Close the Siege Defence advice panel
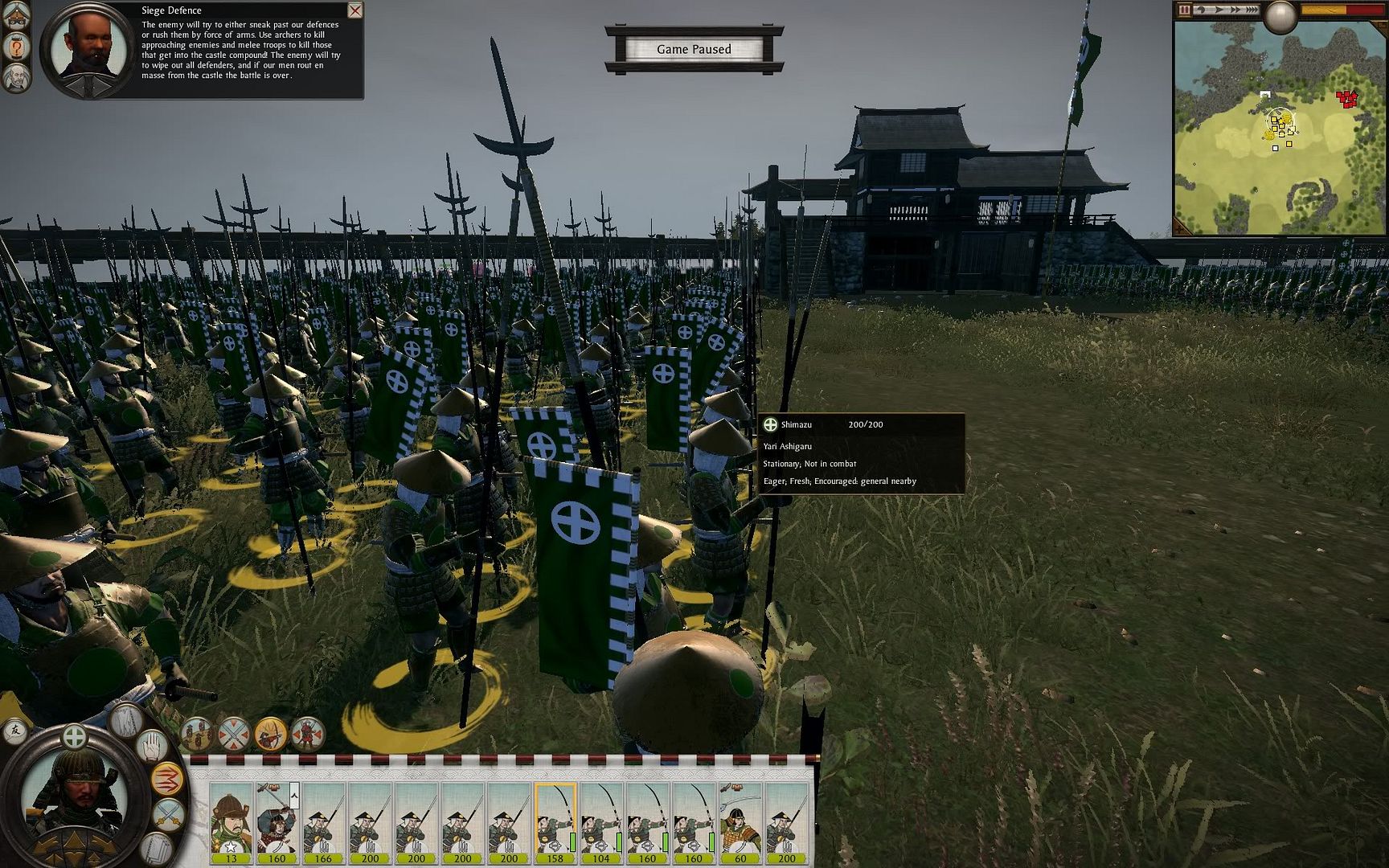The width and height of the screenshot is (1389, 868). point(354,10)
